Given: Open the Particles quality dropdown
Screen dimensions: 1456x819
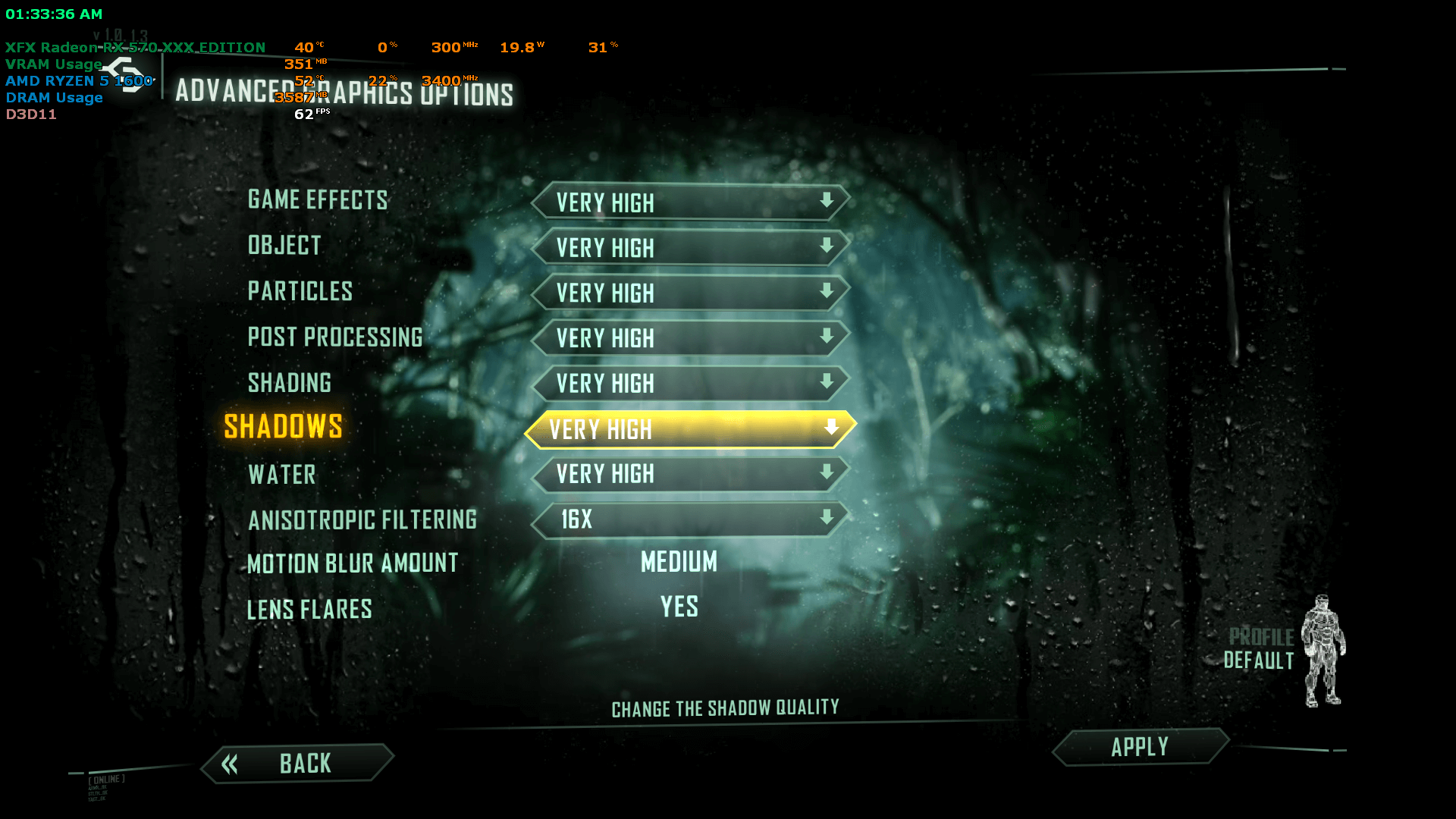Looking at the screenshot, I should [x=690, y=293].
